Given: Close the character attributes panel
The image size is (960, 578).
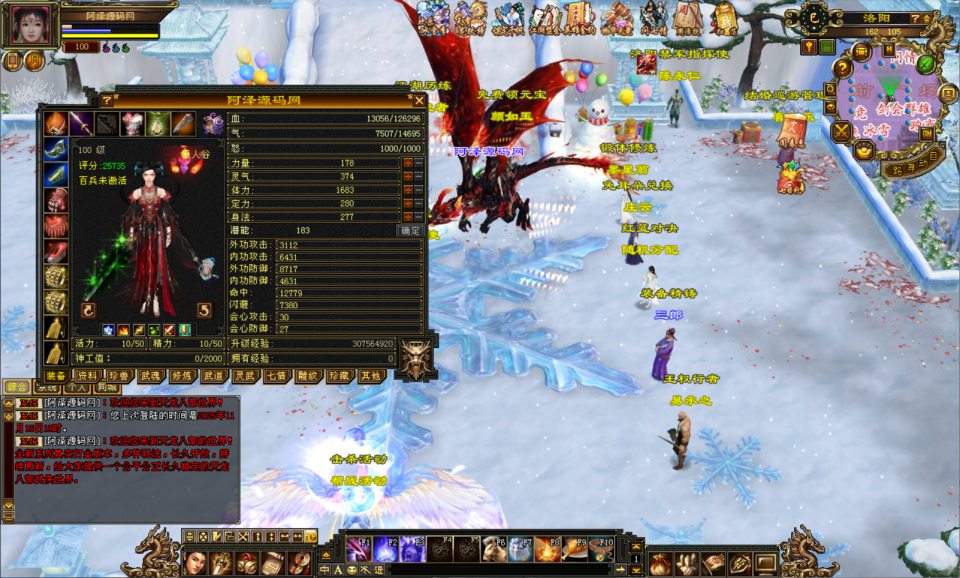Looking at the screenshot, I should [x=419, y=100].
